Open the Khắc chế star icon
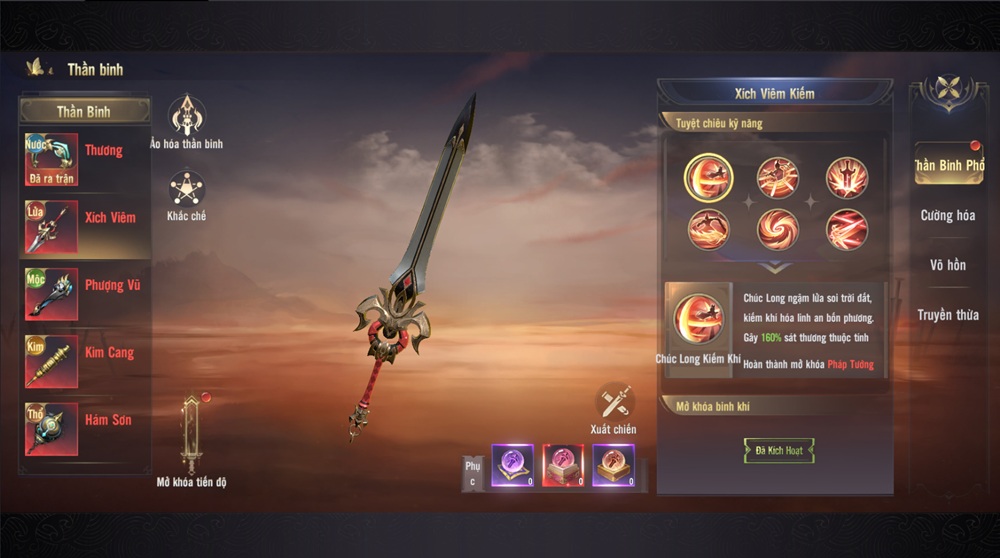This screenshot has width=1000, height=558. tap(187, 191)
